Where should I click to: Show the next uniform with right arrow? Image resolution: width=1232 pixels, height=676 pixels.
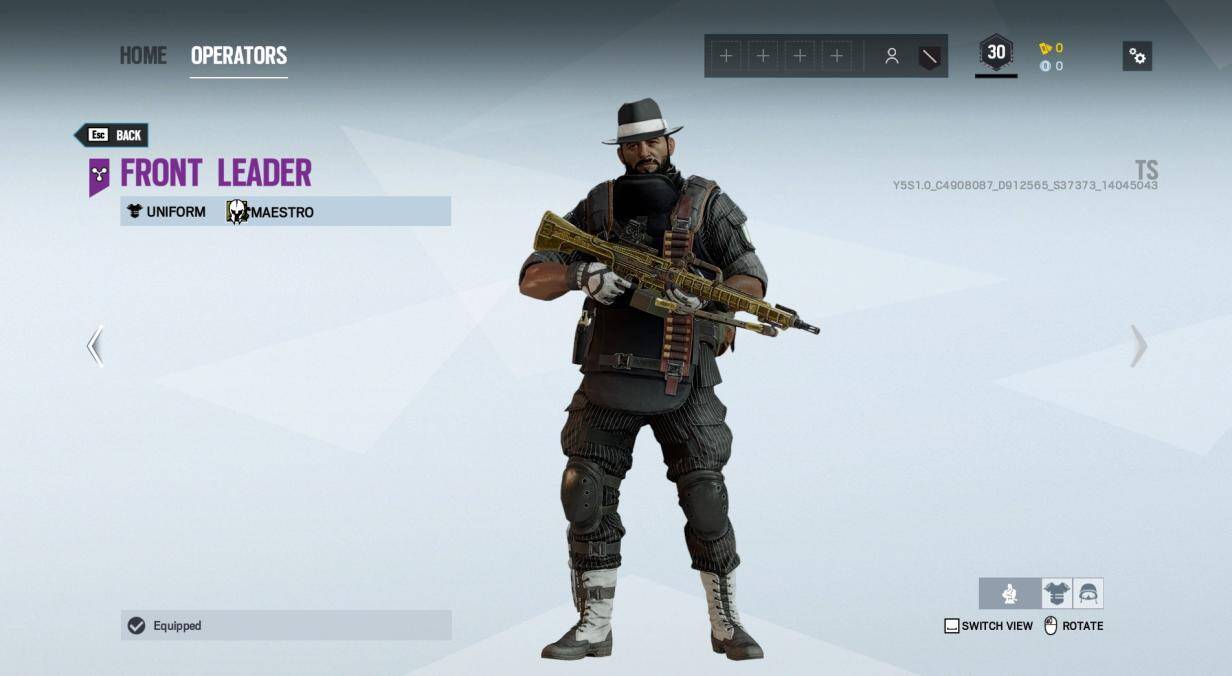click(x=1138, y=346)
